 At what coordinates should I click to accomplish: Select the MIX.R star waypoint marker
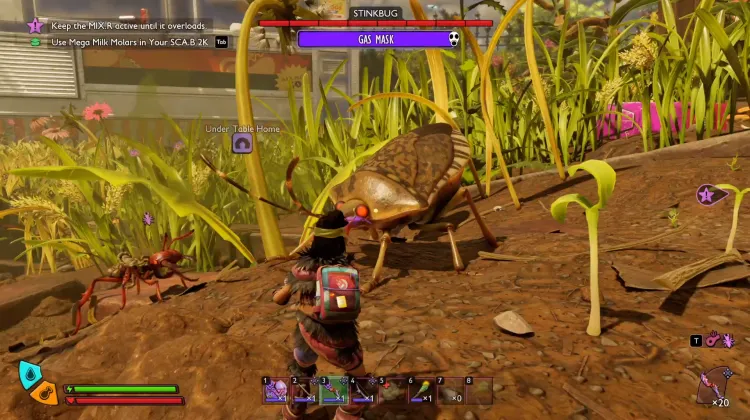pos(706,196)
